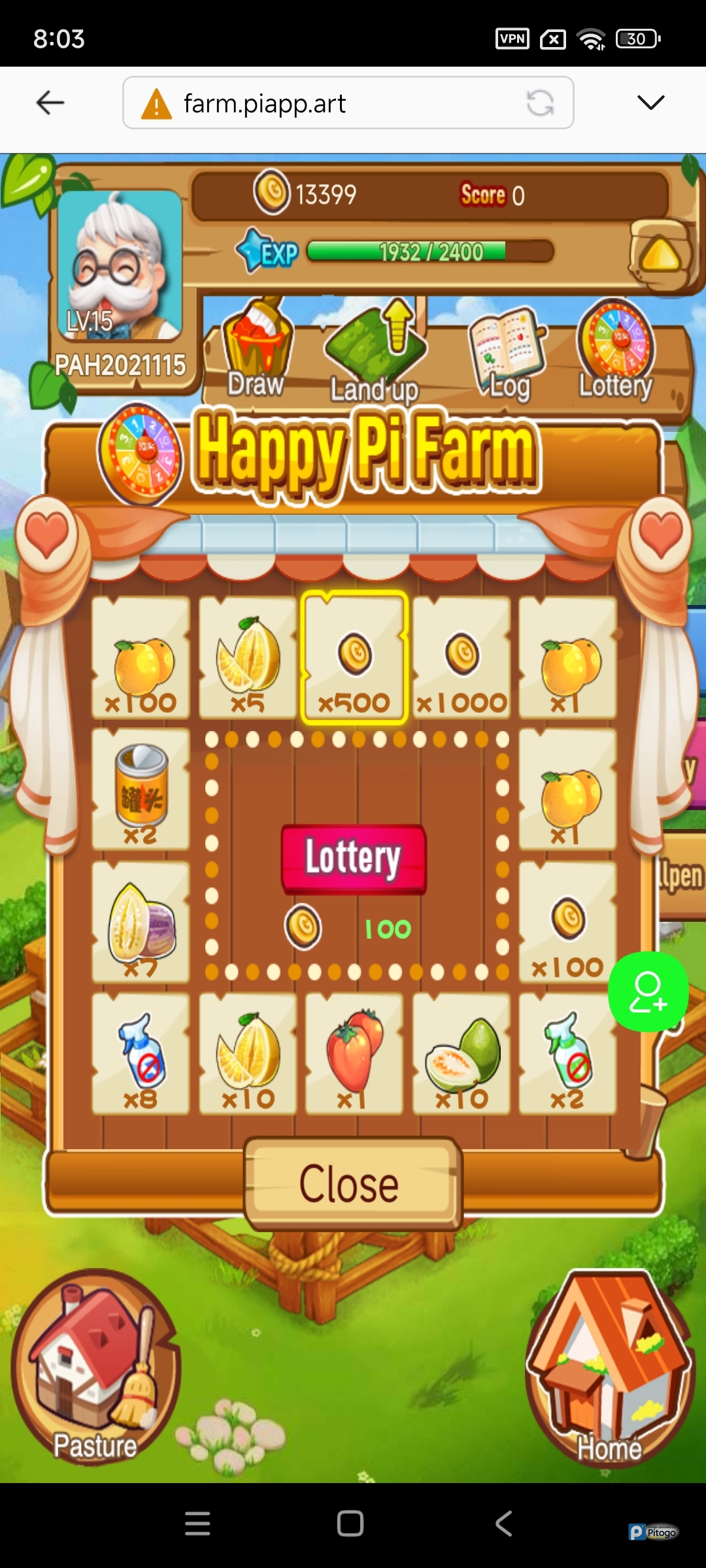Select the guava x10 prize tile
Image resolution: width=706 pixels, height=1568 pixels.
(462, 1053)
